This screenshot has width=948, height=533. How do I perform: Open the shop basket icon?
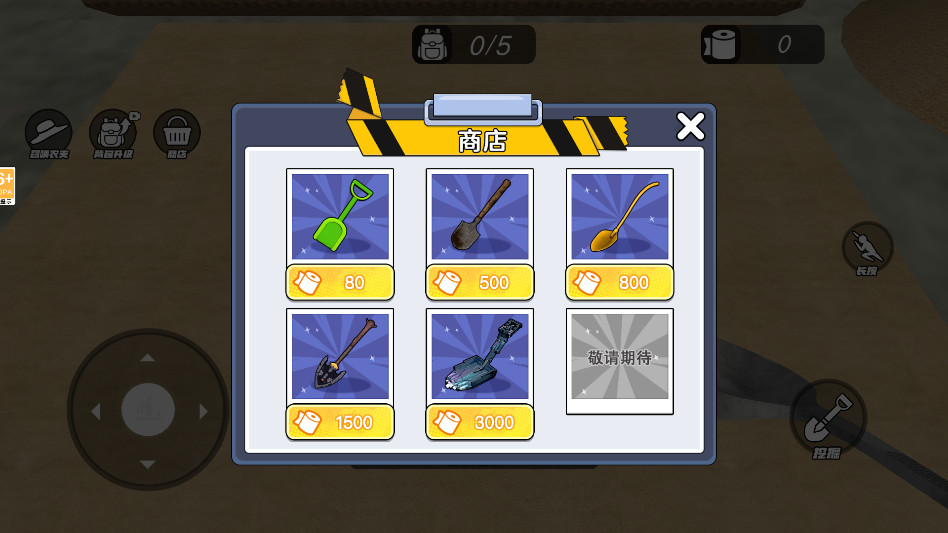pyautogui.click(x=177, y=133)
